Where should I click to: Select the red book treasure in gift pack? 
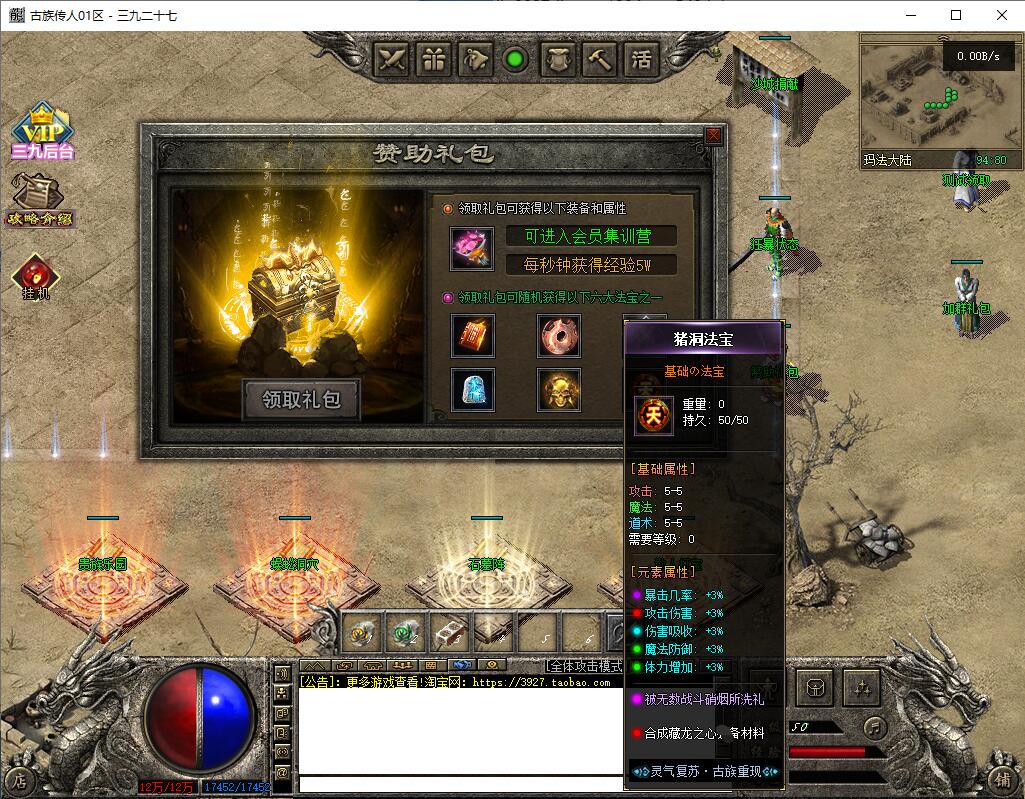472,336
